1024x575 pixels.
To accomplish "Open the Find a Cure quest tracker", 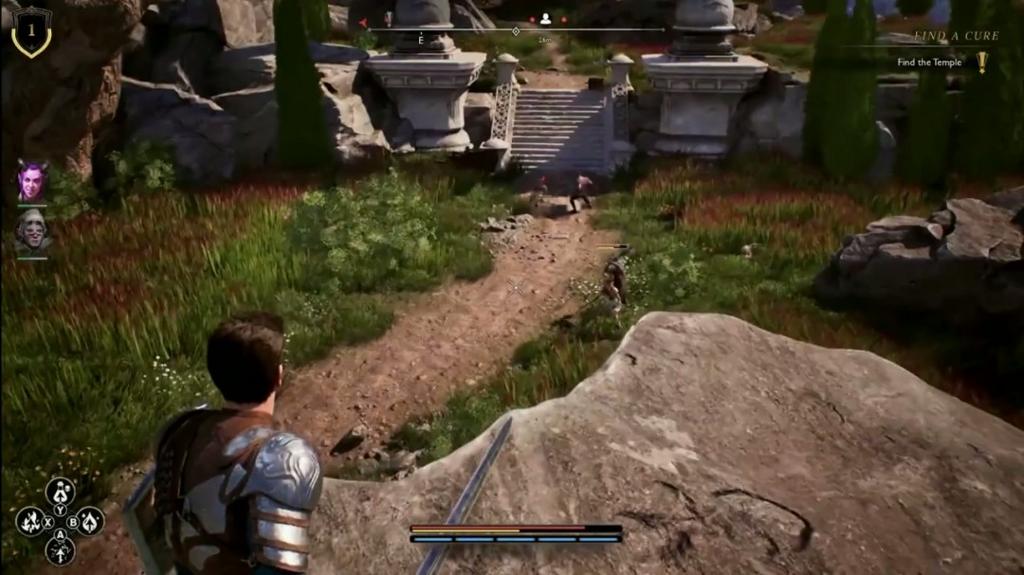I will (942, 36).
